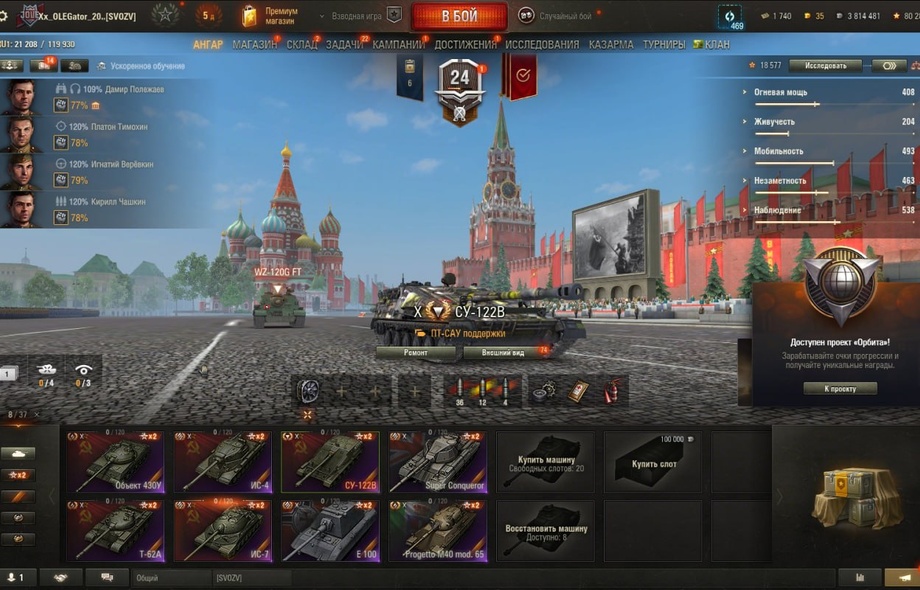Switch to the СКЛАД tab

[302, 45]
